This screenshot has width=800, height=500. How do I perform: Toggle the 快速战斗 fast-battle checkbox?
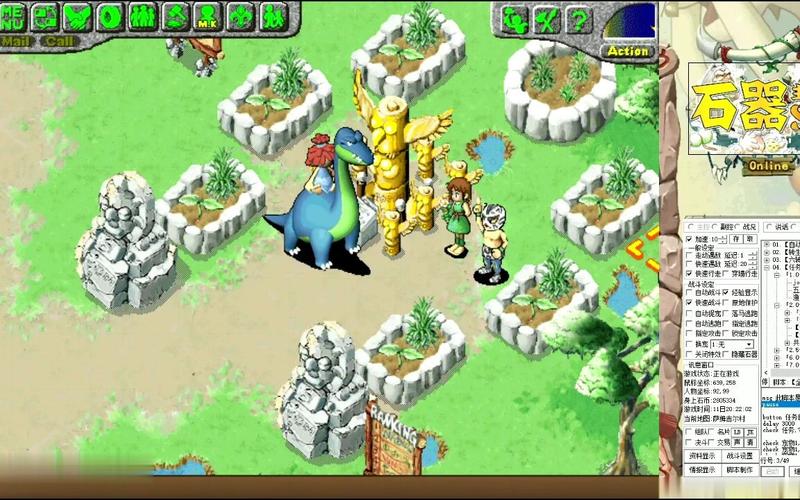click(690, 303)
